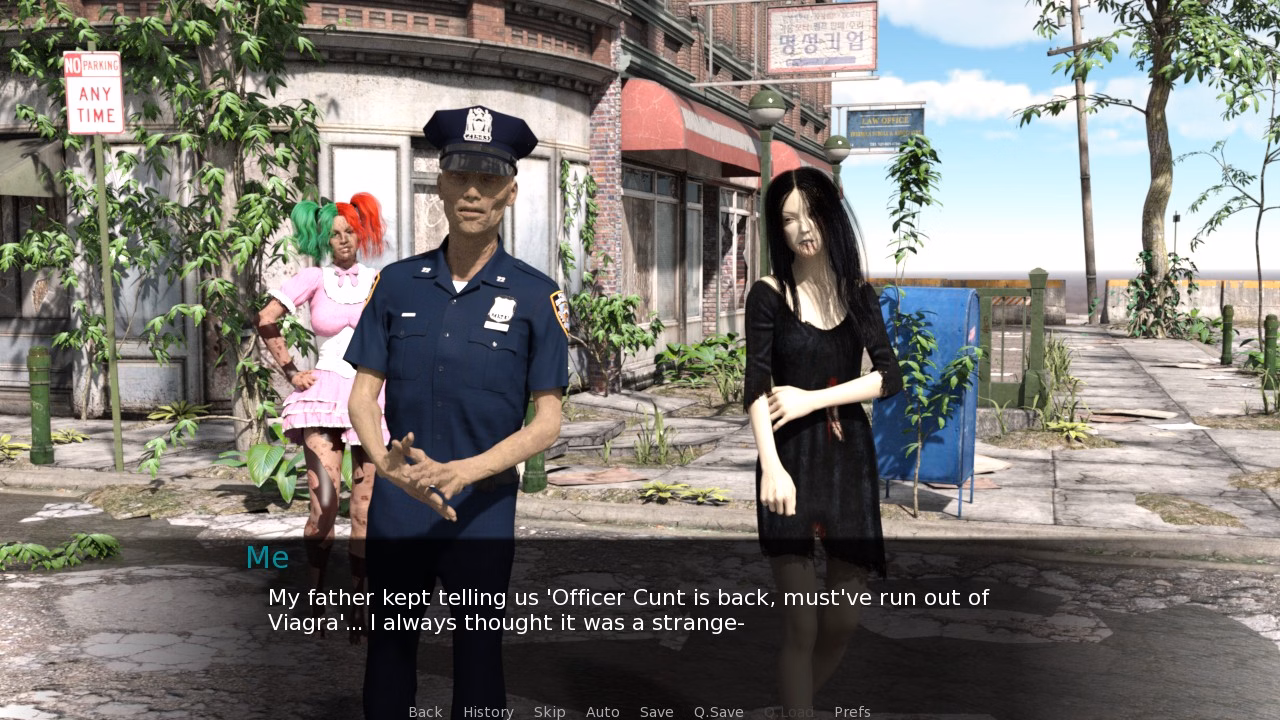
Task: Click the 'Me' speaker name label
Action: (266, 558)
